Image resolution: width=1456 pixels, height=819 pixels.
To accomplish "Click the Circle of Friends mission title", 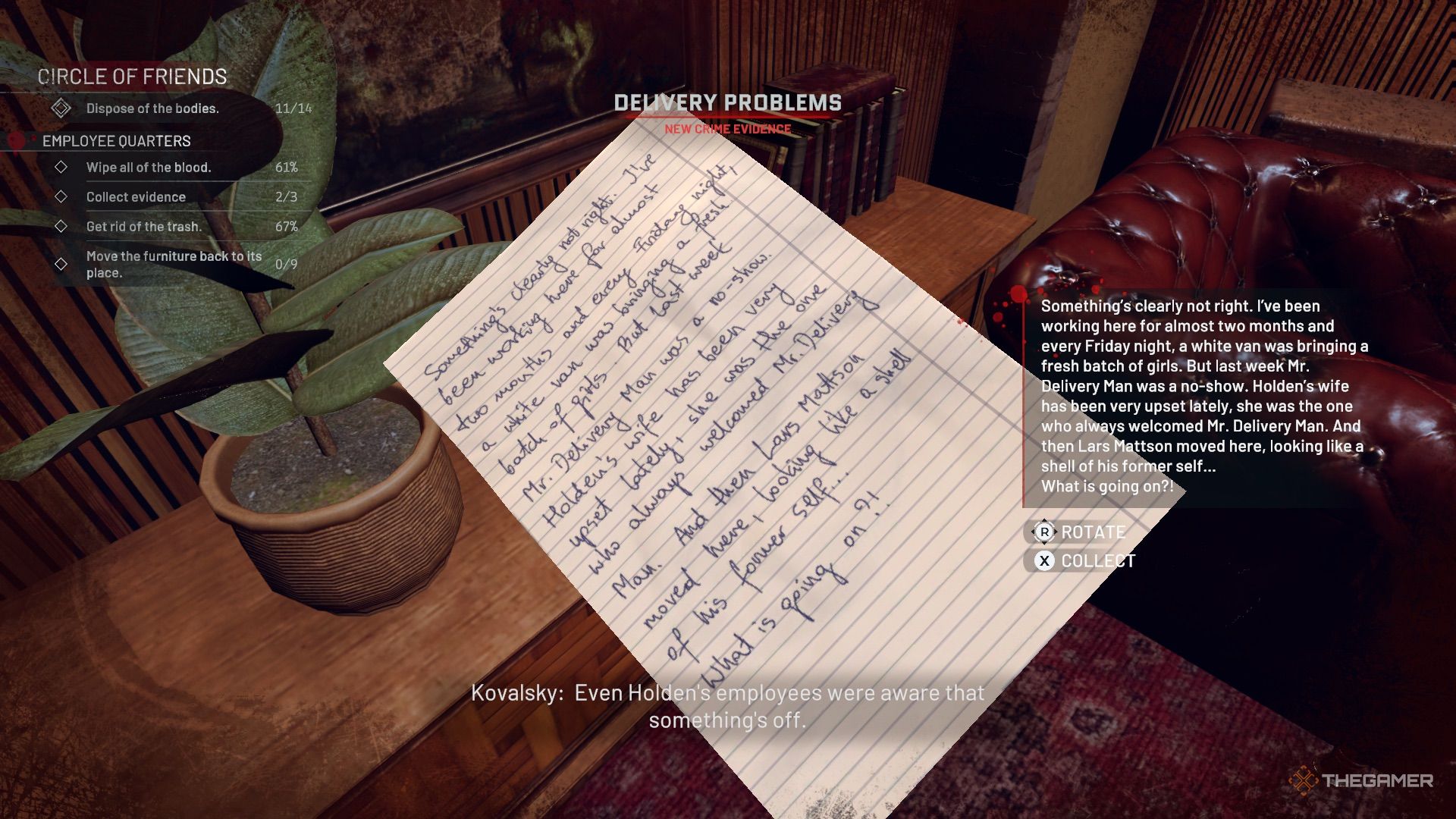I will pyautogui.click(x=133, y=77).
